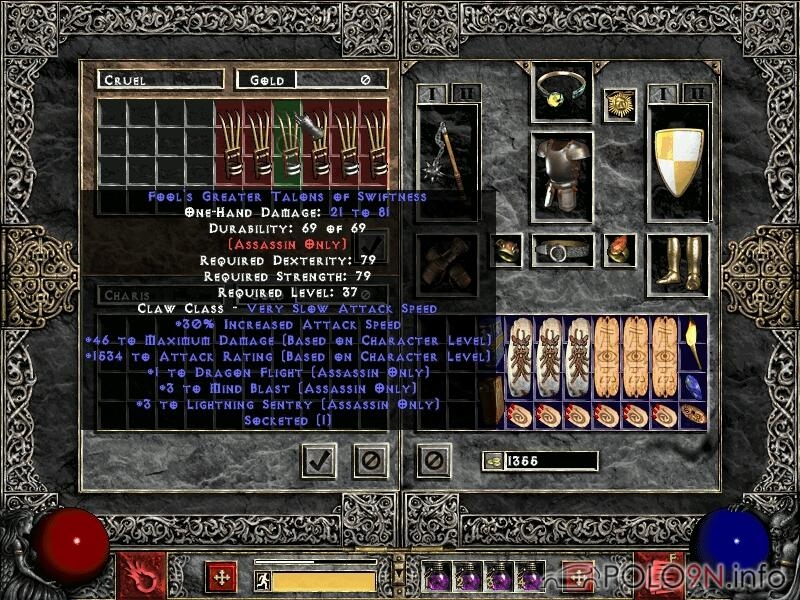Pick the equipped gloves slot

click(x=446, y=265)
